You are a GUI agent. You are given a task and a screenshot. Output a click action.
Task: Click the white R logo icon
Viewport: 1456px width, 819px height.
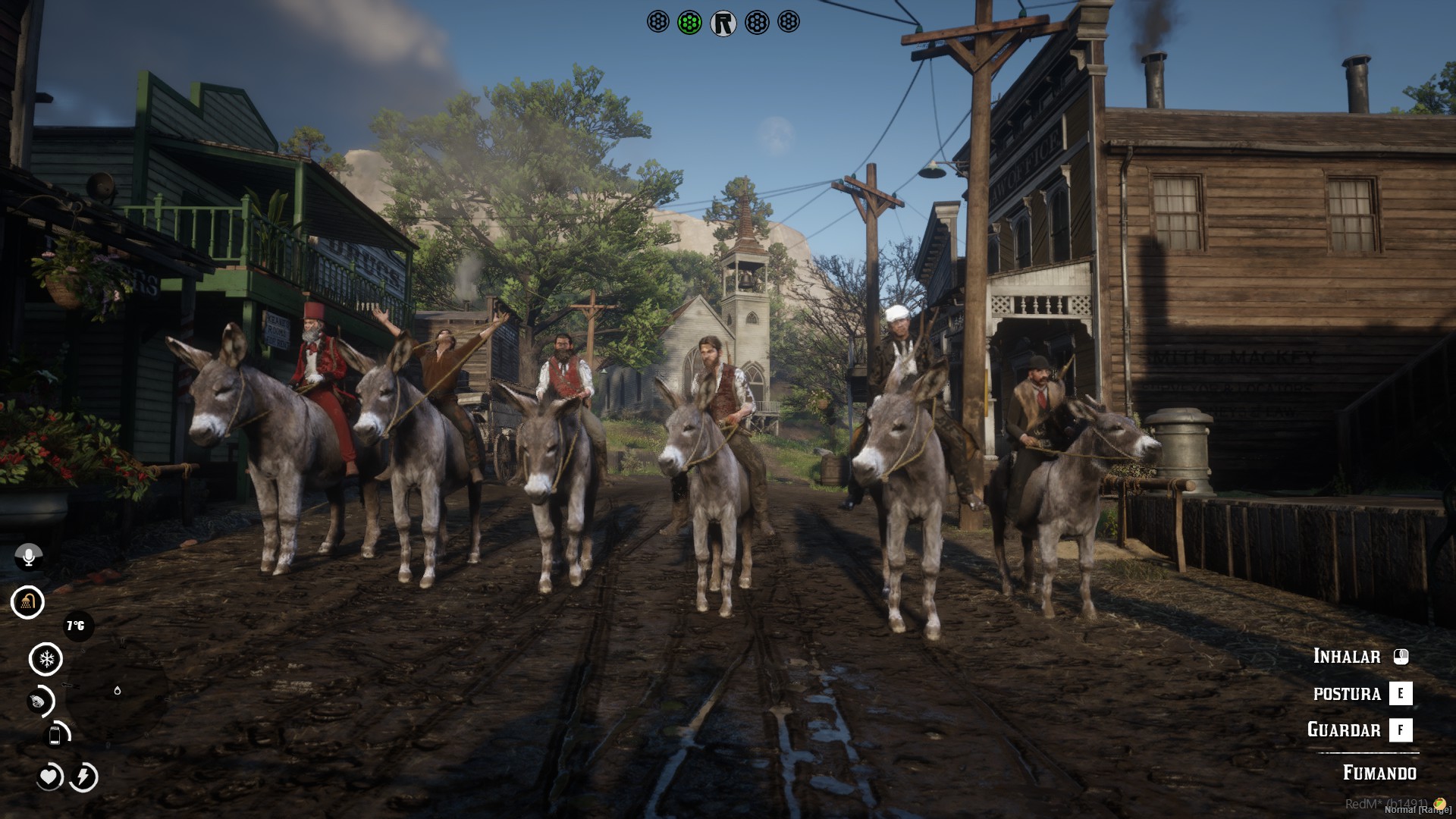click(x=723, y=24)
